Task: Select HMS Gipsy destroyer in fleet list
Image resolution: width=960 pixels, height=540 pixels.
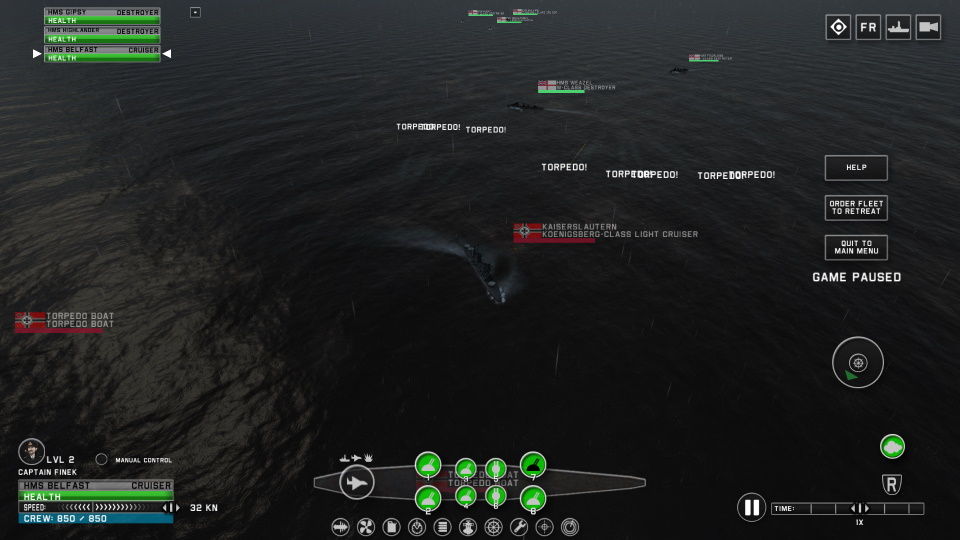Action: click(x=102, y=16)
